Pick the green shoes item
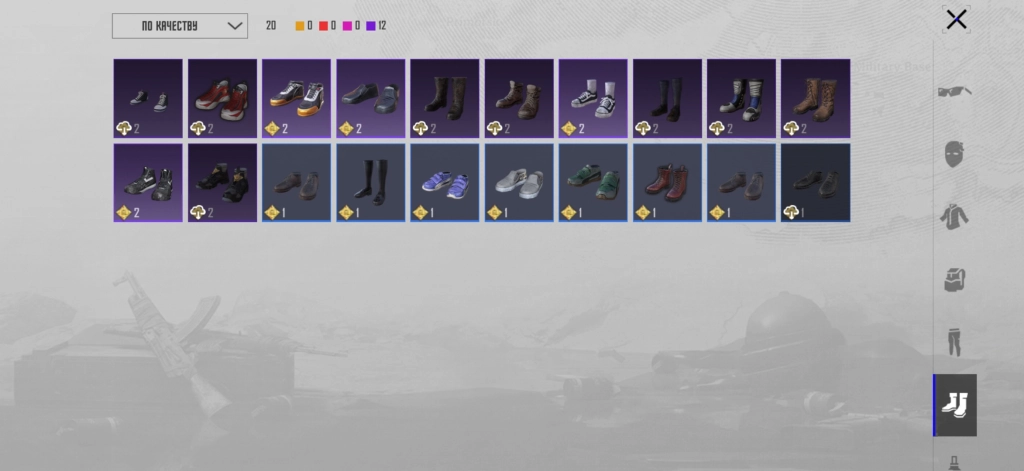Image resolution: width=1024 pixels, height=471 pixels. tap(593, 183)
